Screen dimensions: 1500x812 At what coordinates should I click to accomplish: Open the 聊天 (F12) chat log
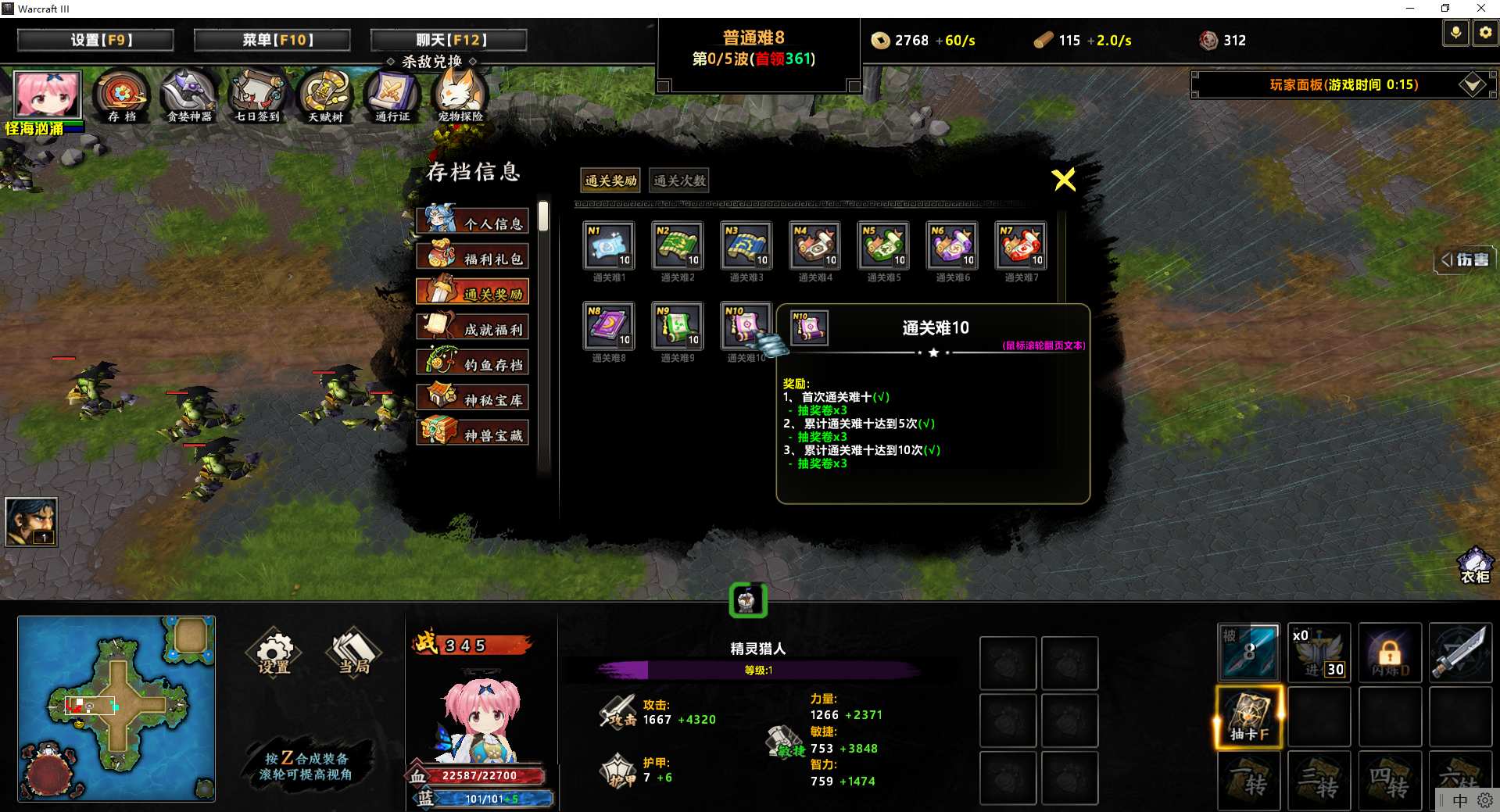point(449,40)
